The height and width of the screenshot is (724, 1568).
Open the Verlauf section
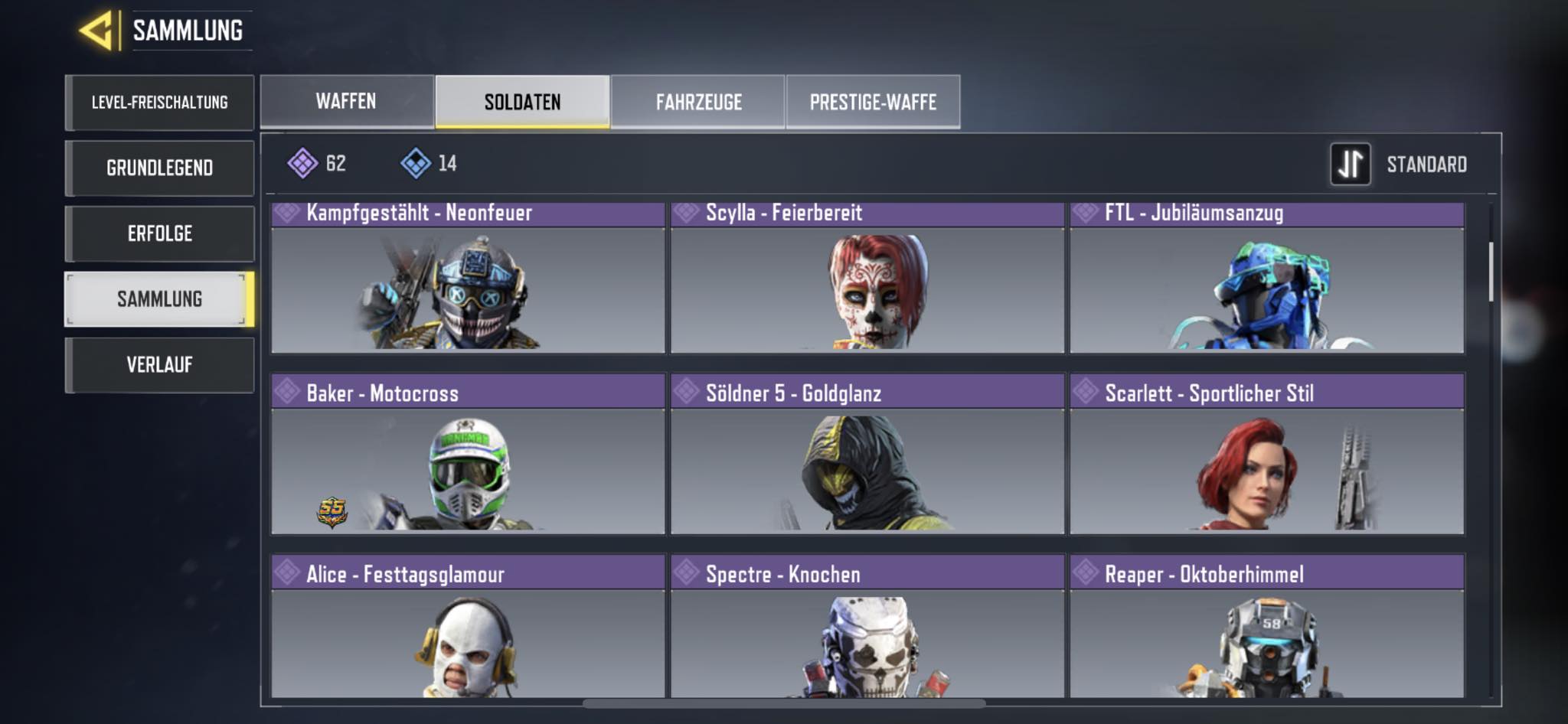(159, 365)
